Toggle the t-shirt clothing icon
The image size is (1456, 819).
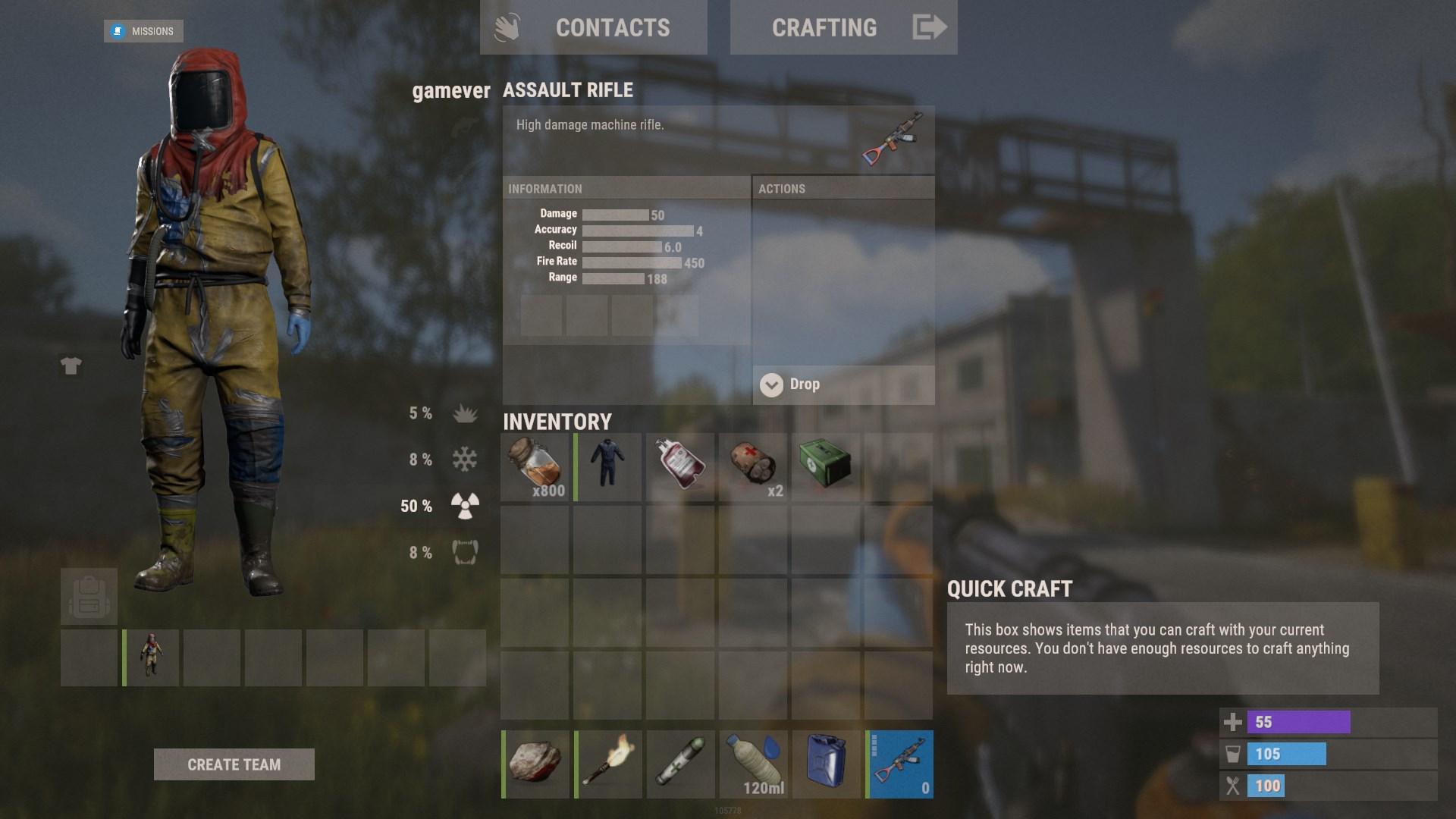click(x=71, y=366)
